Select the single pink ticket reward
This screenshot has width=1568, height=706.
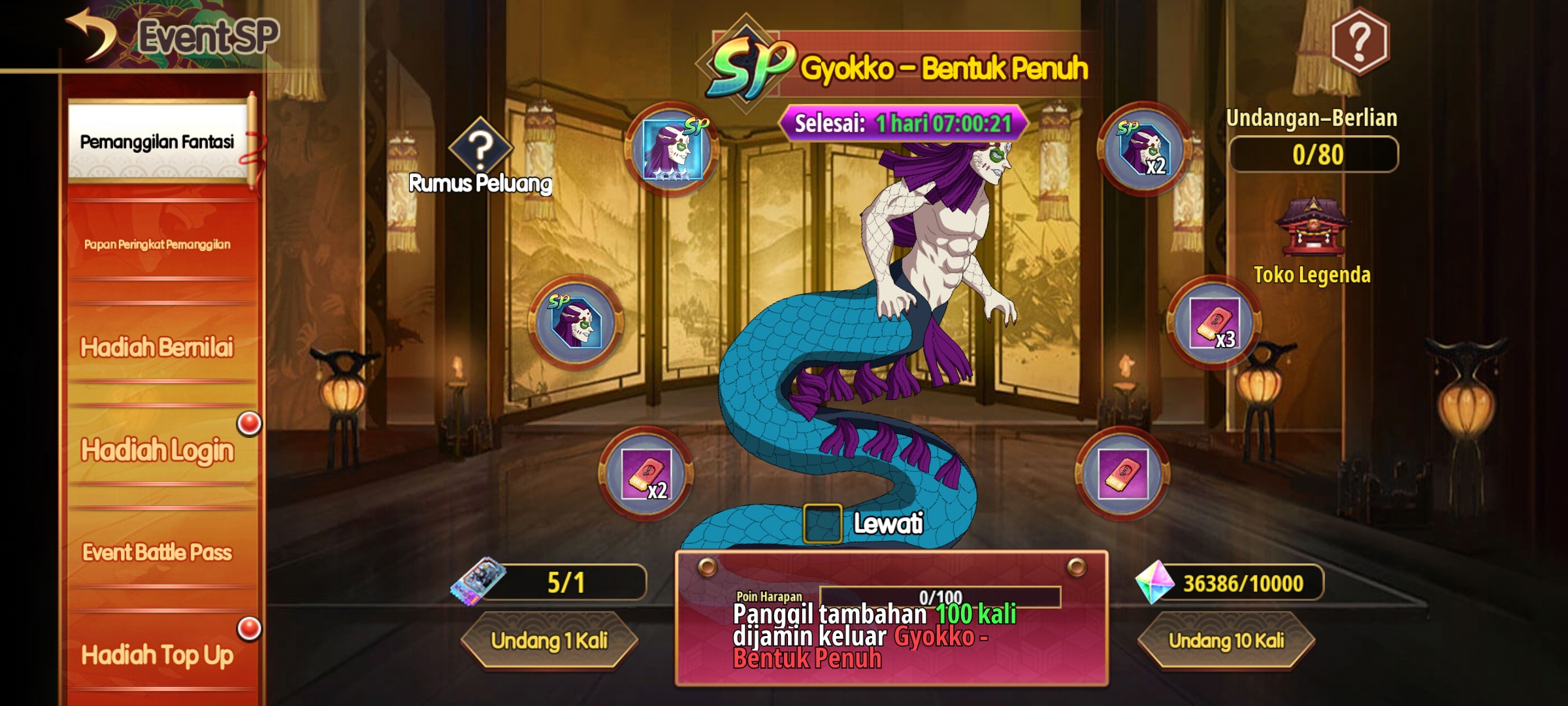coord(1122,474)
